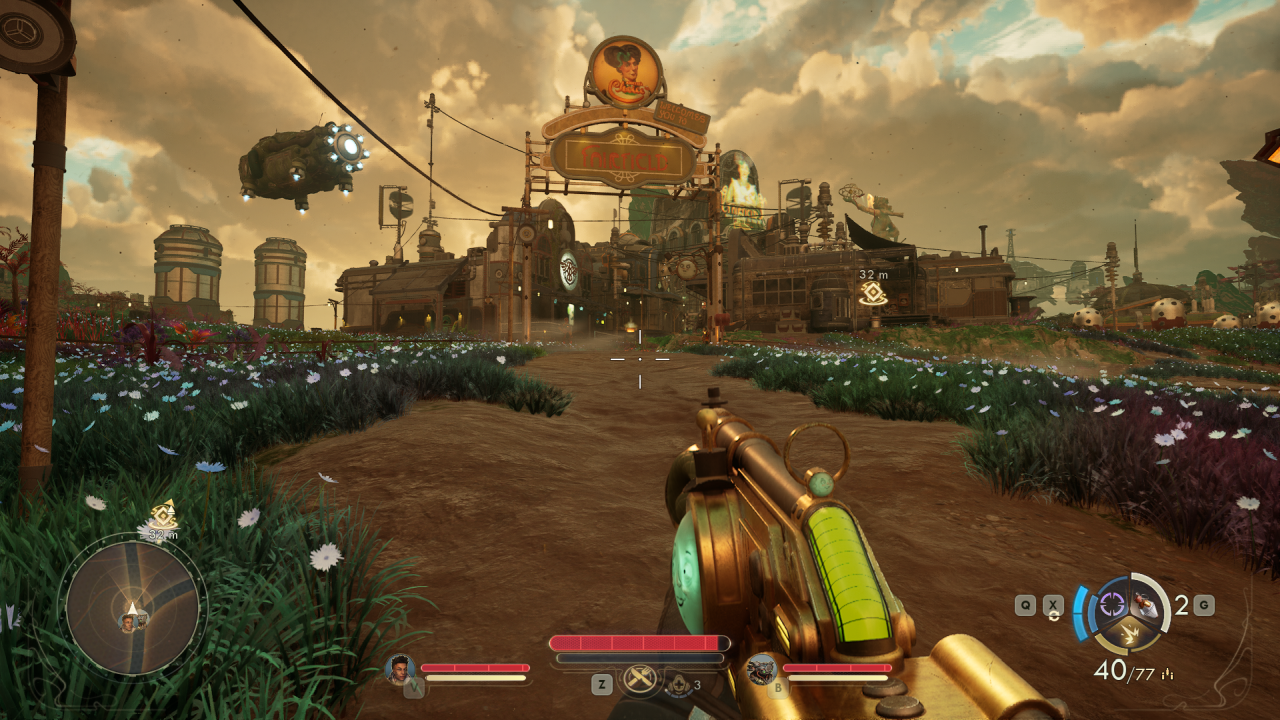Activate the crossed fork and knife ability
The height and width of the screenshot is (720, 1280).
pos(639,679)
